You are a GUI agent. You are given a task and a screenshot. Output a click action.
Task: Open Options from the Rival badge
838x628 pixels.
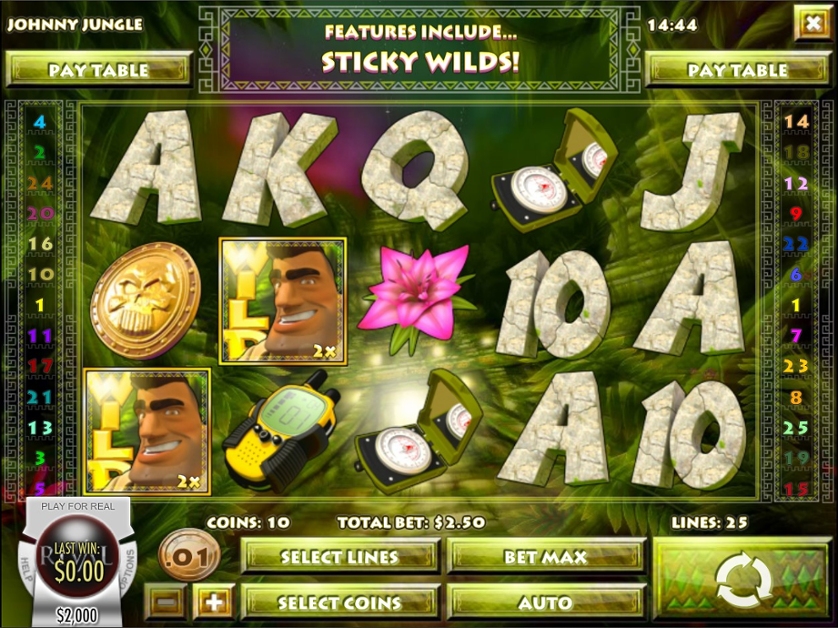pos(127,568)
